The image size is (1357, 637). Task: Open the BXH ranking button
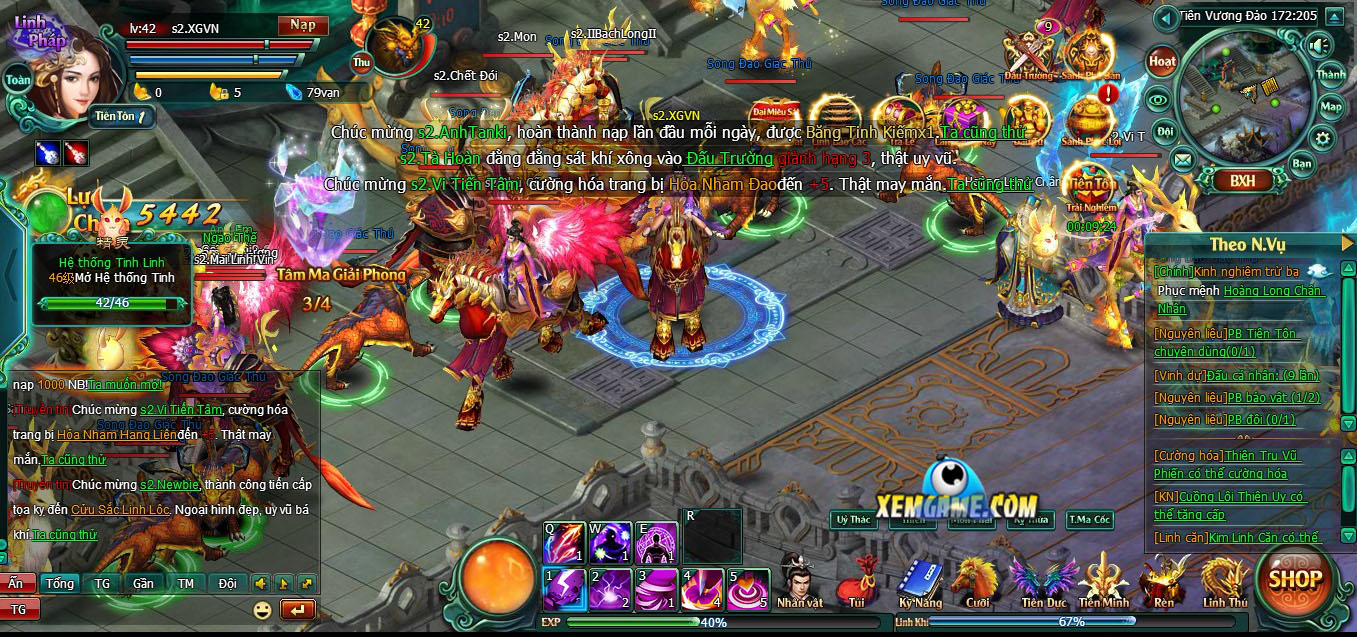pyautogui.click(x=1243, y=181)
